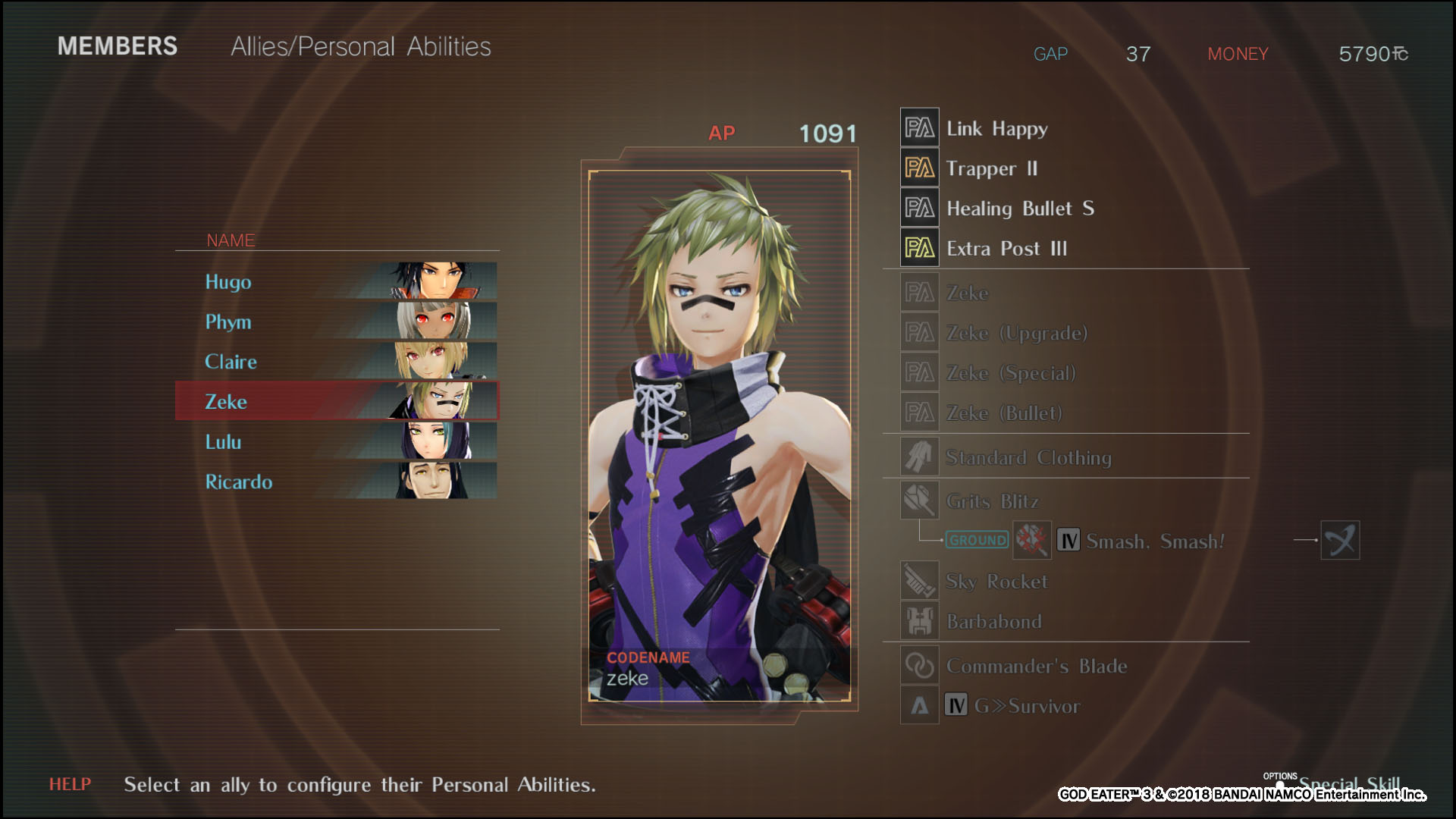The height and width of the screenshot is (819, 1456).
Task: Select the Sky Rocket gun entry
Action: pyautogui.click(x=996, y=582)
